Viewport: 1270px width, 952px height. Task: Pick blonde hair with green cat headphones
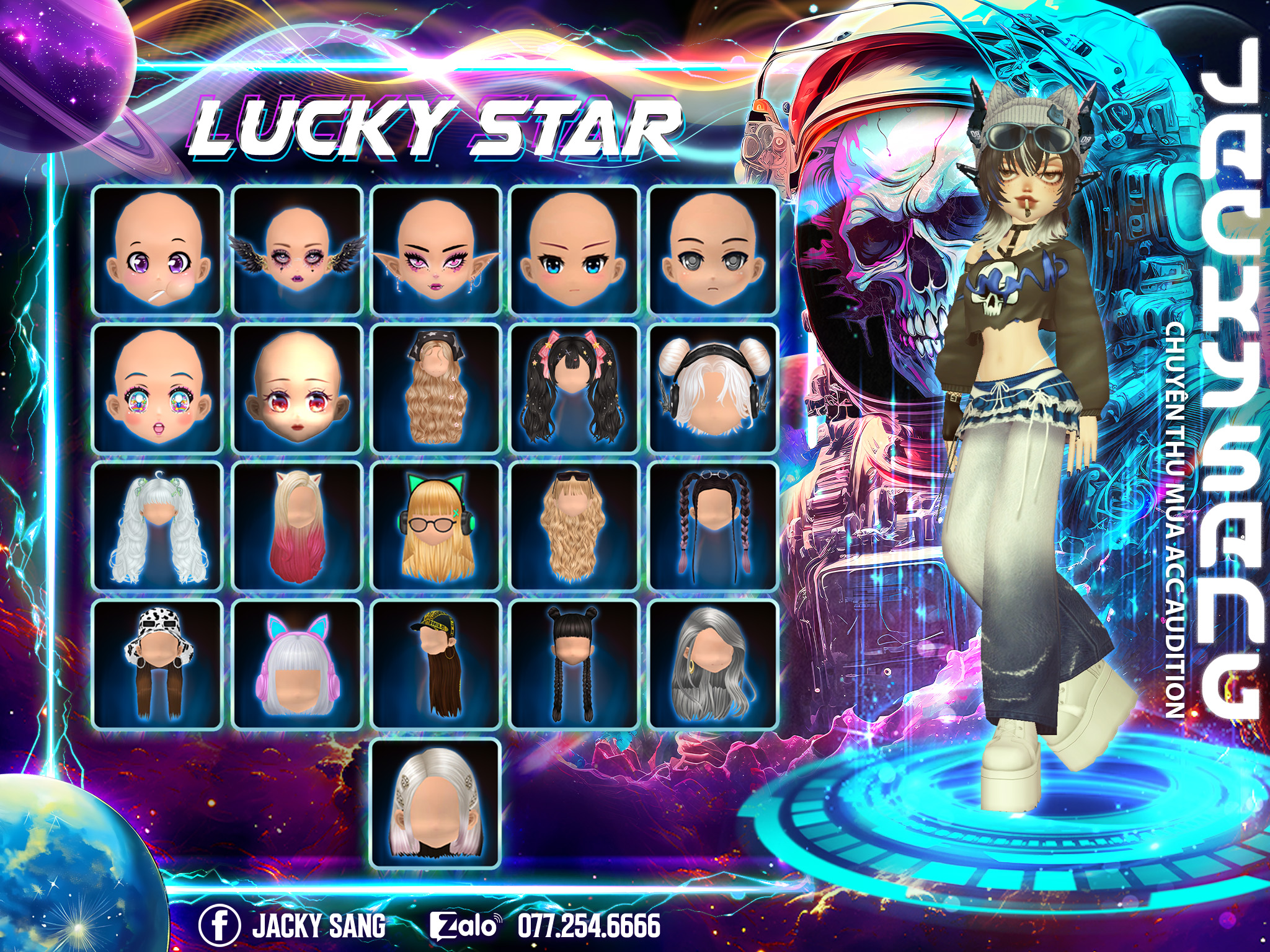tap(436, 527)
